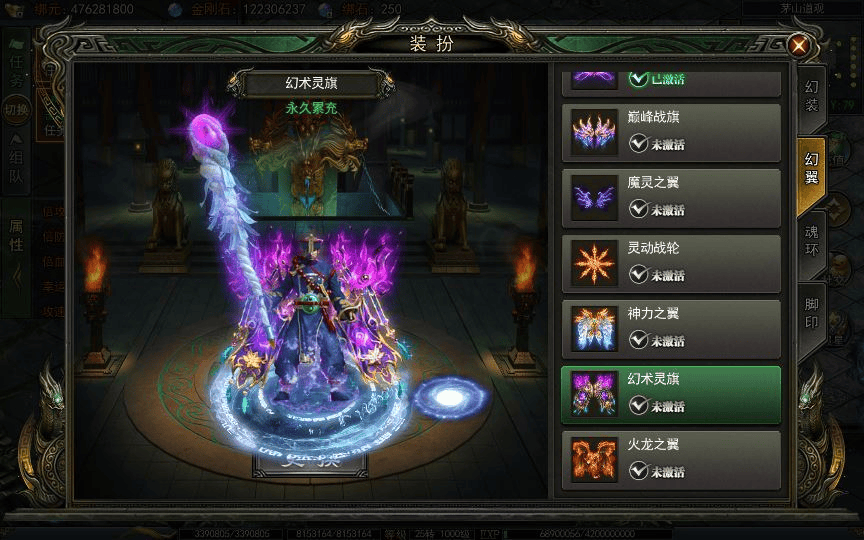Choose the 魔灵之翼 wing entry
The height and width of the screenshot is (540, 864).
click(x=671, y=197)
